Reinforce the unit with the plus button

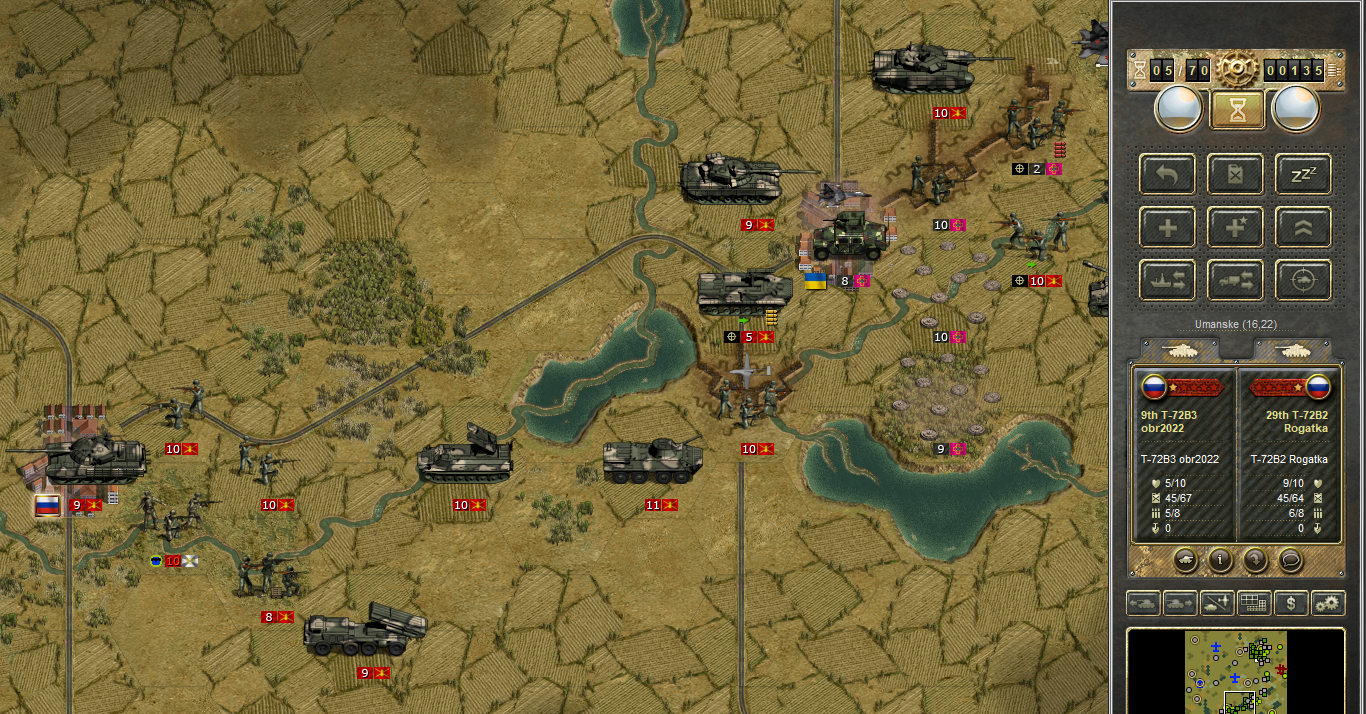[x=1167, y=227]
